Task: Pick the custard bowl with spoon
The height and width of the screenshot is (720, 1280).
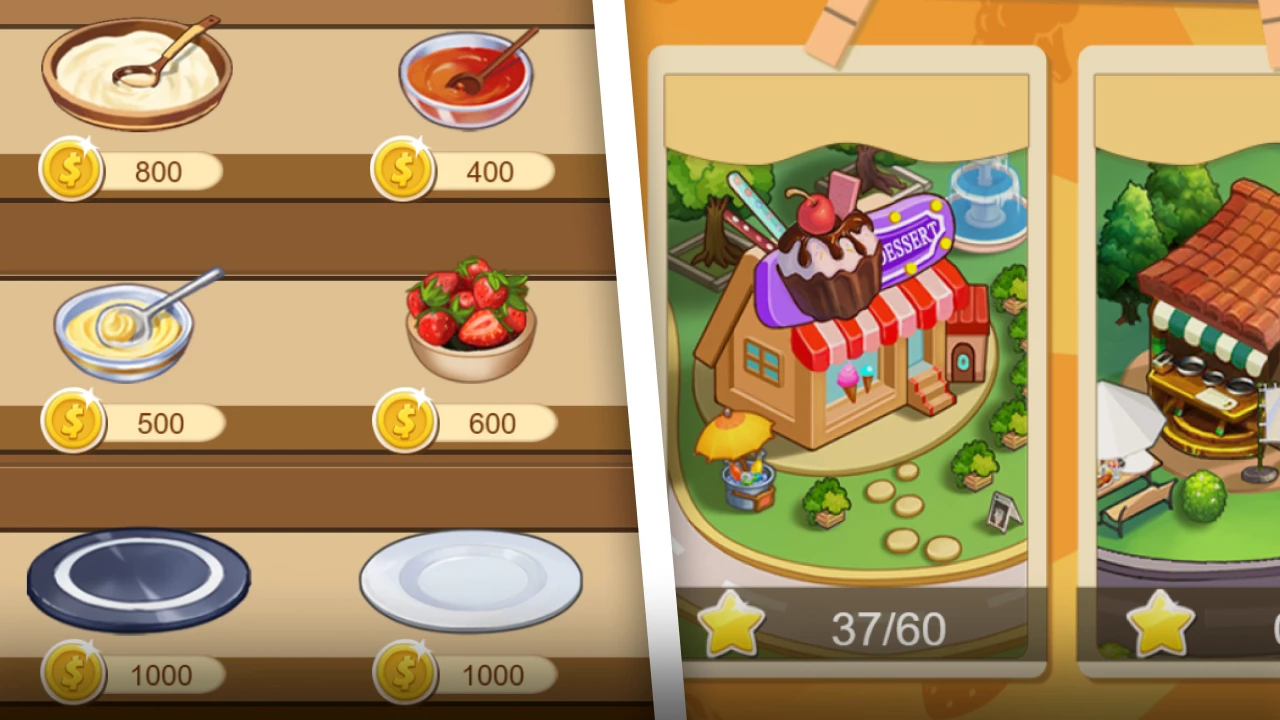Action: click(x=125, y=330)
